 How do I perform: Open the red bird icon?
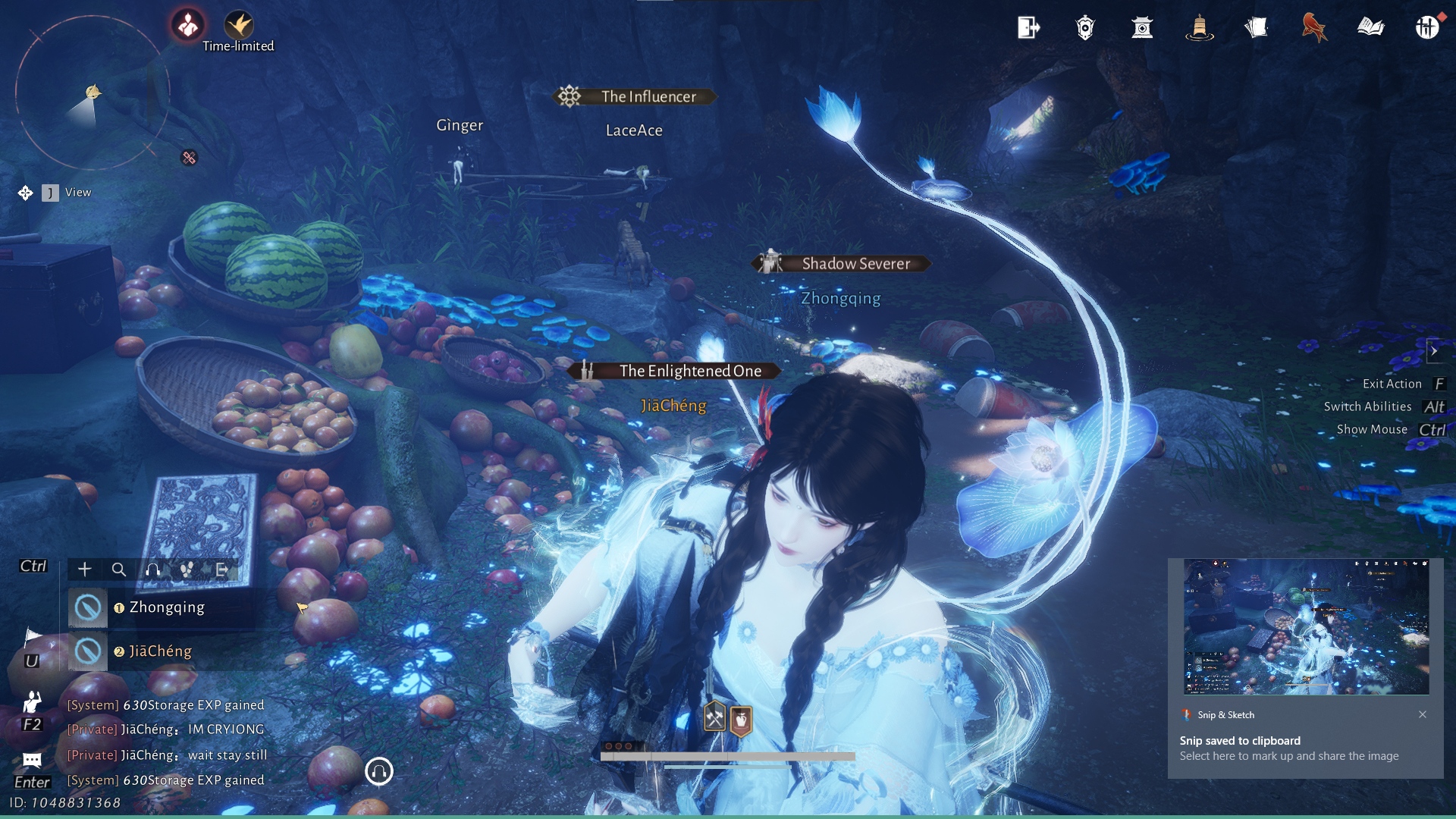click(x=1313, y=28)
